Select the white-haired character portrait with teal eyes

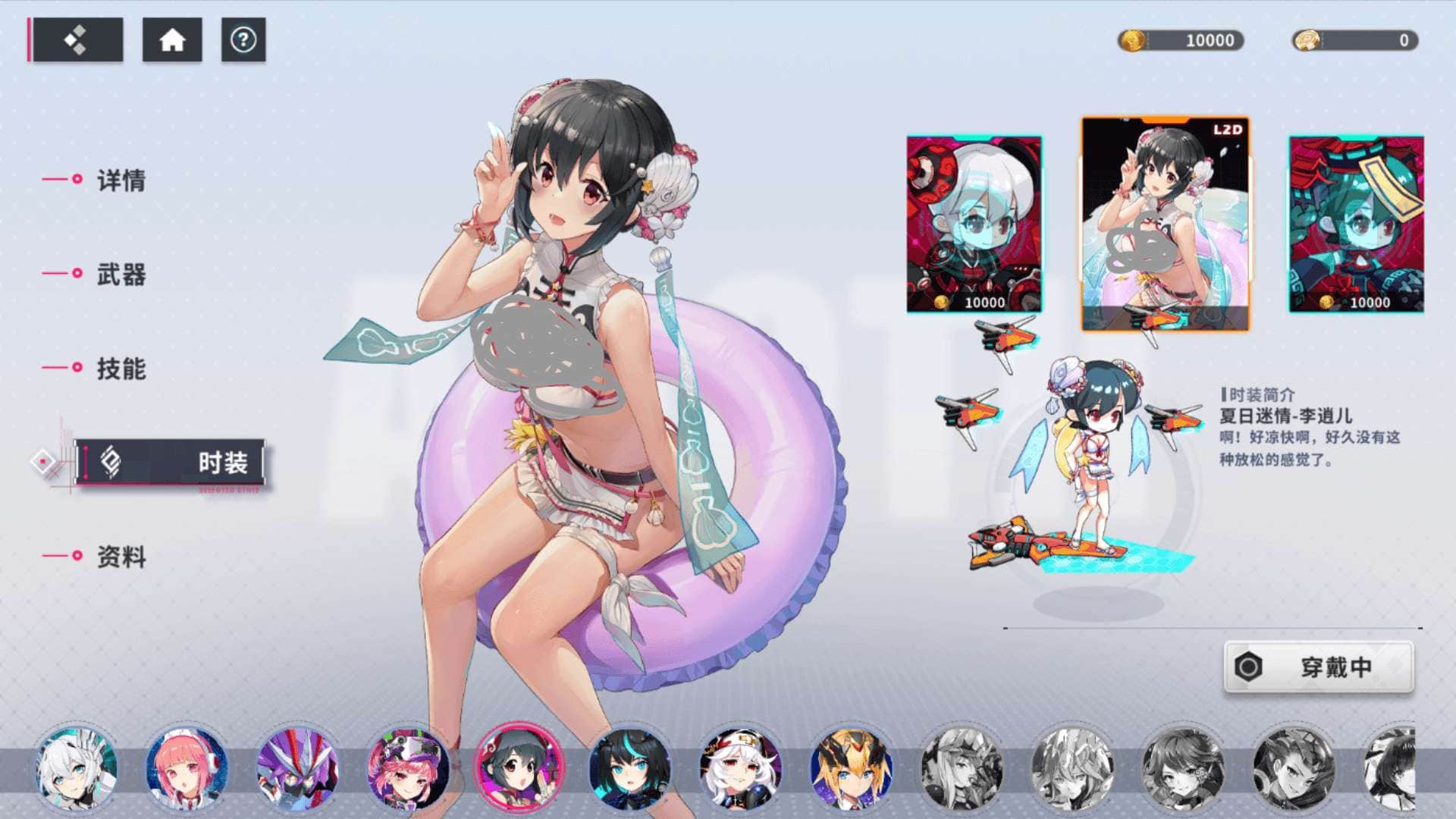(x=76, y=768)
